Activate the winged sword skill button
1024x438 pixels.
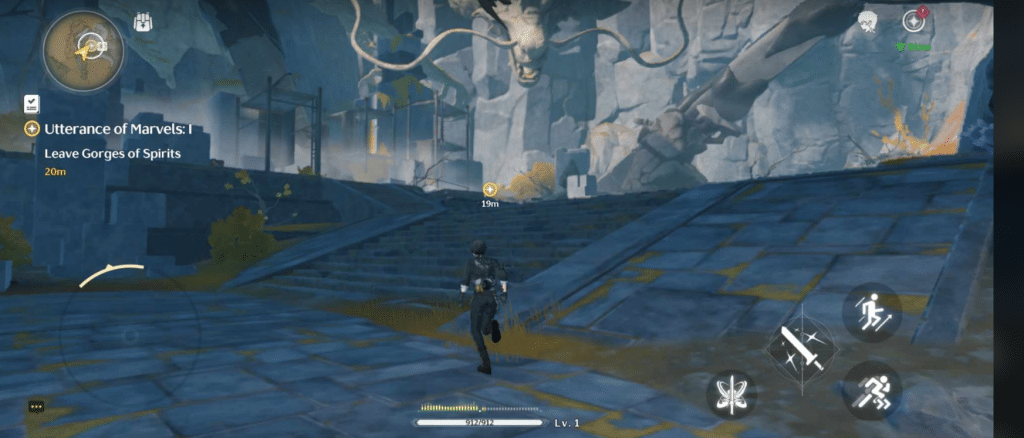[731, 394]
